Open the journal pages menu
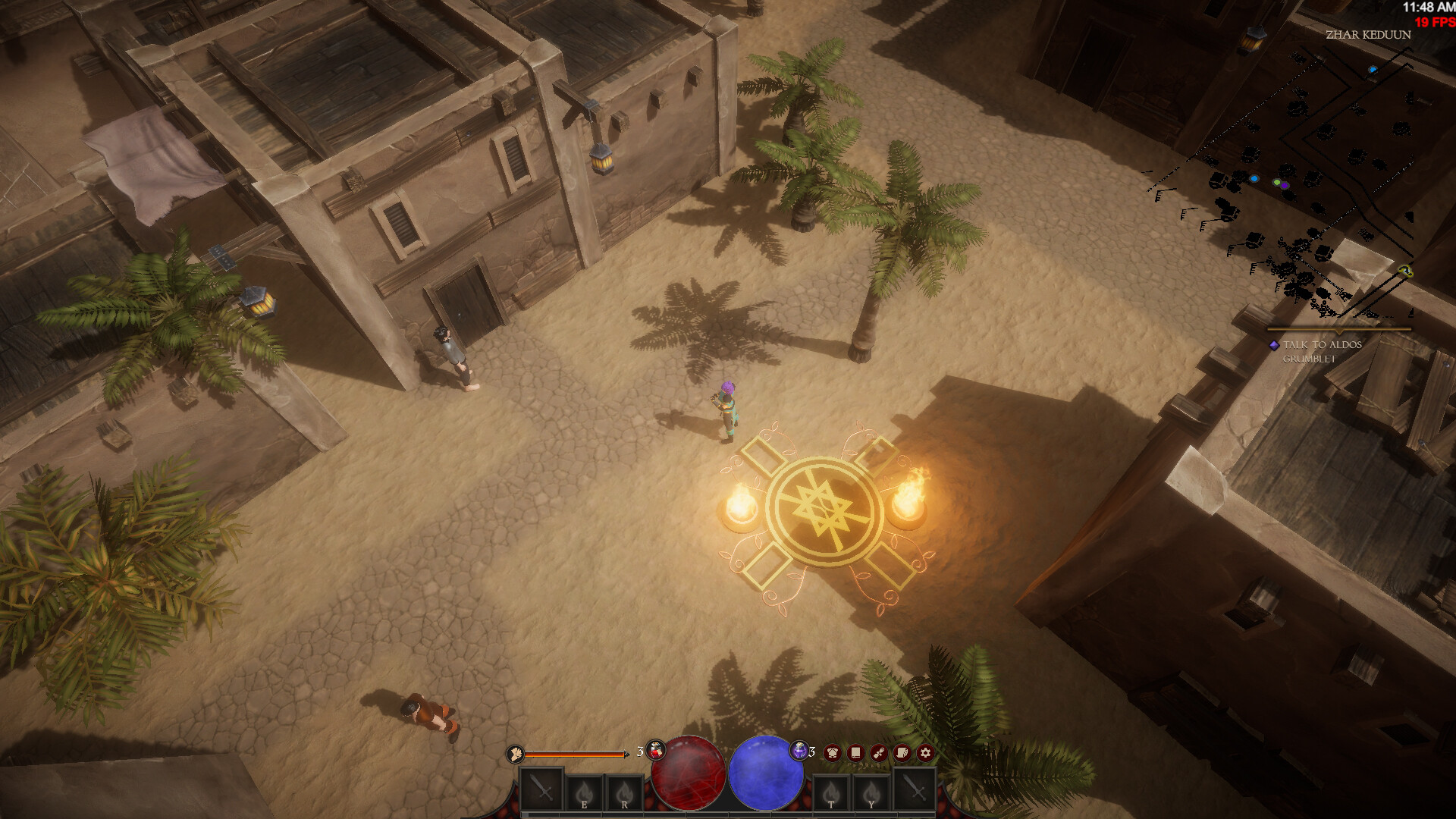The width and height of the screenshot is (1456, 819). [901, 752]
